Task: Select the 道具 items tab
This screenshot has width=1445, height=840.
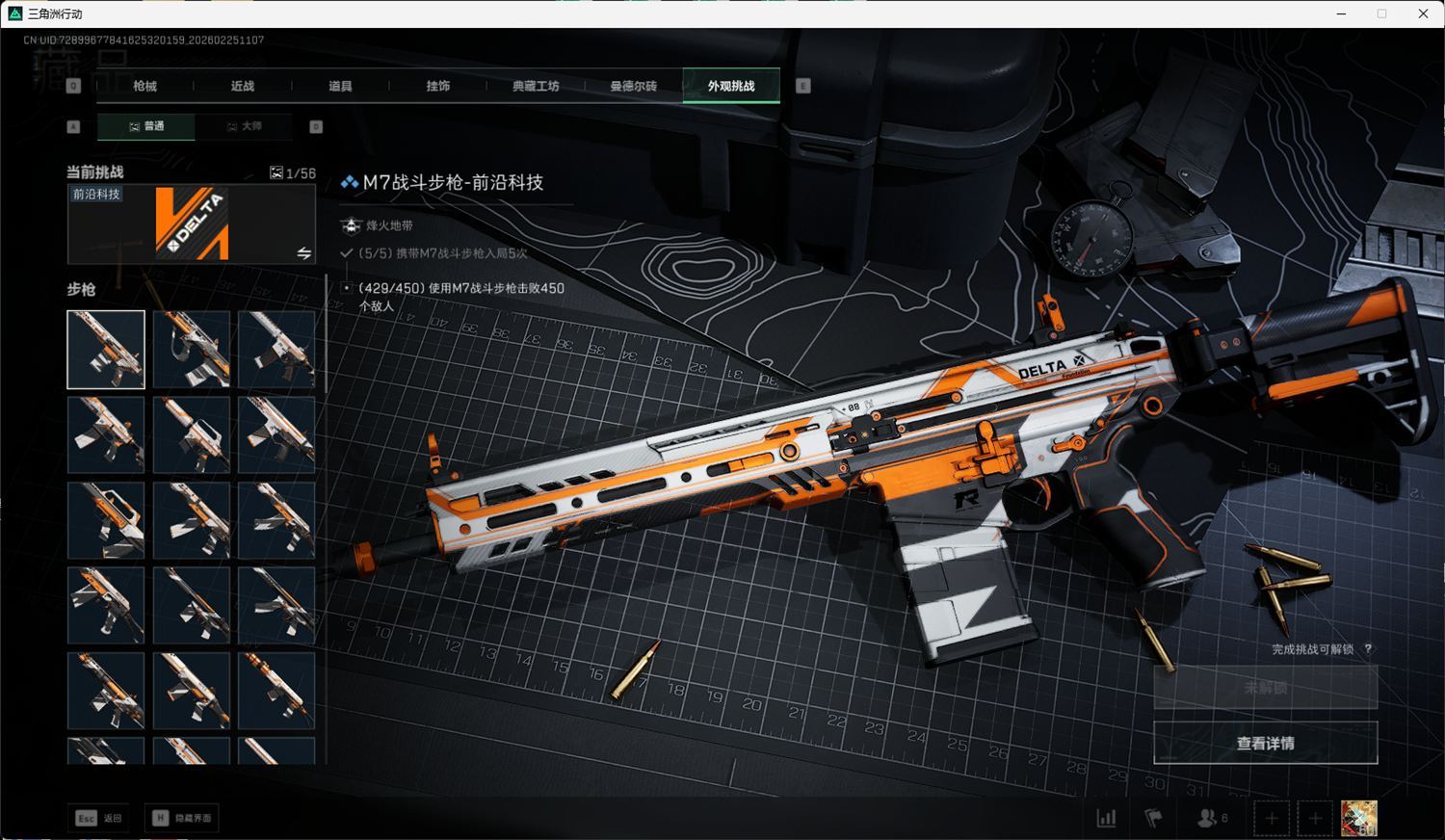Action: (x=340, y=86)
